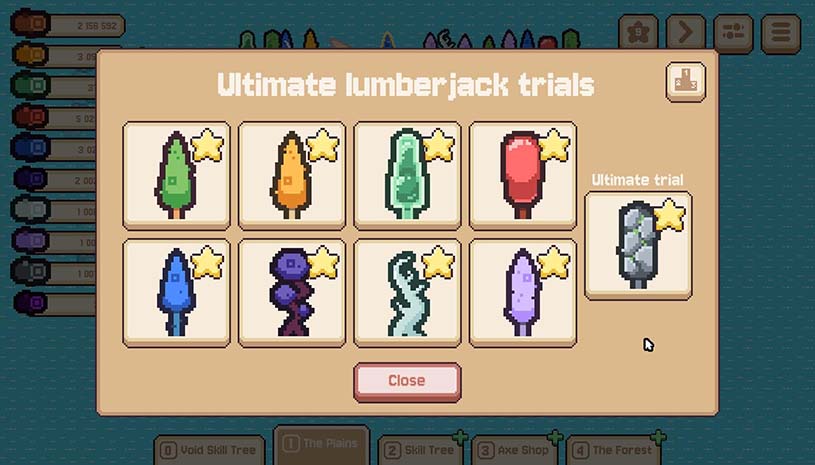Switch to the Axe Shop tab
815x465 pixels.
click(x=514, y=450)
